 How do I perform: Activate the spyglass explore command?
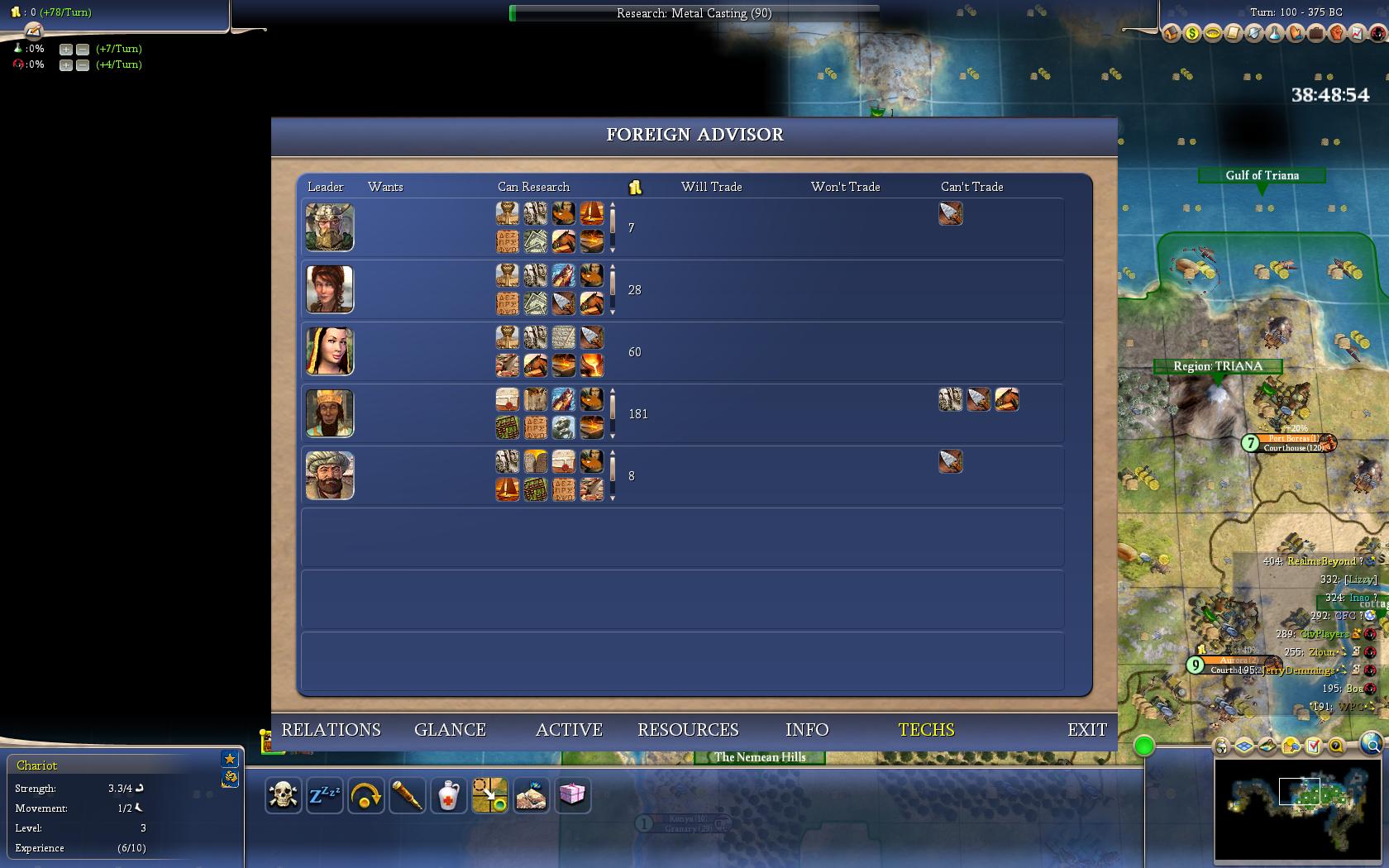tap(408, 795)
